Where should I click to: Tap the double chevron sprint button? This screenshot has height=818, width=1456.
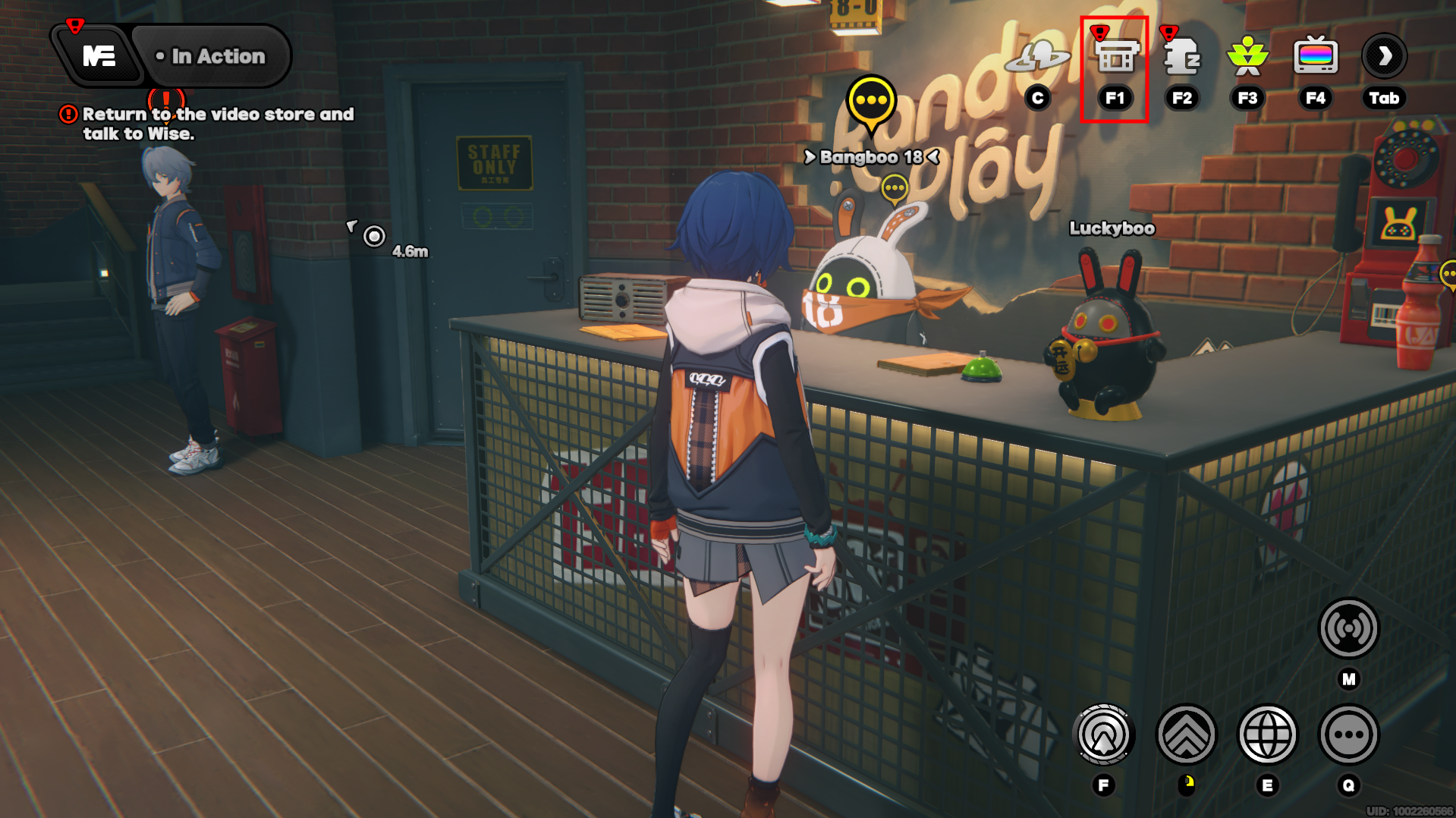click(1186, 735)
